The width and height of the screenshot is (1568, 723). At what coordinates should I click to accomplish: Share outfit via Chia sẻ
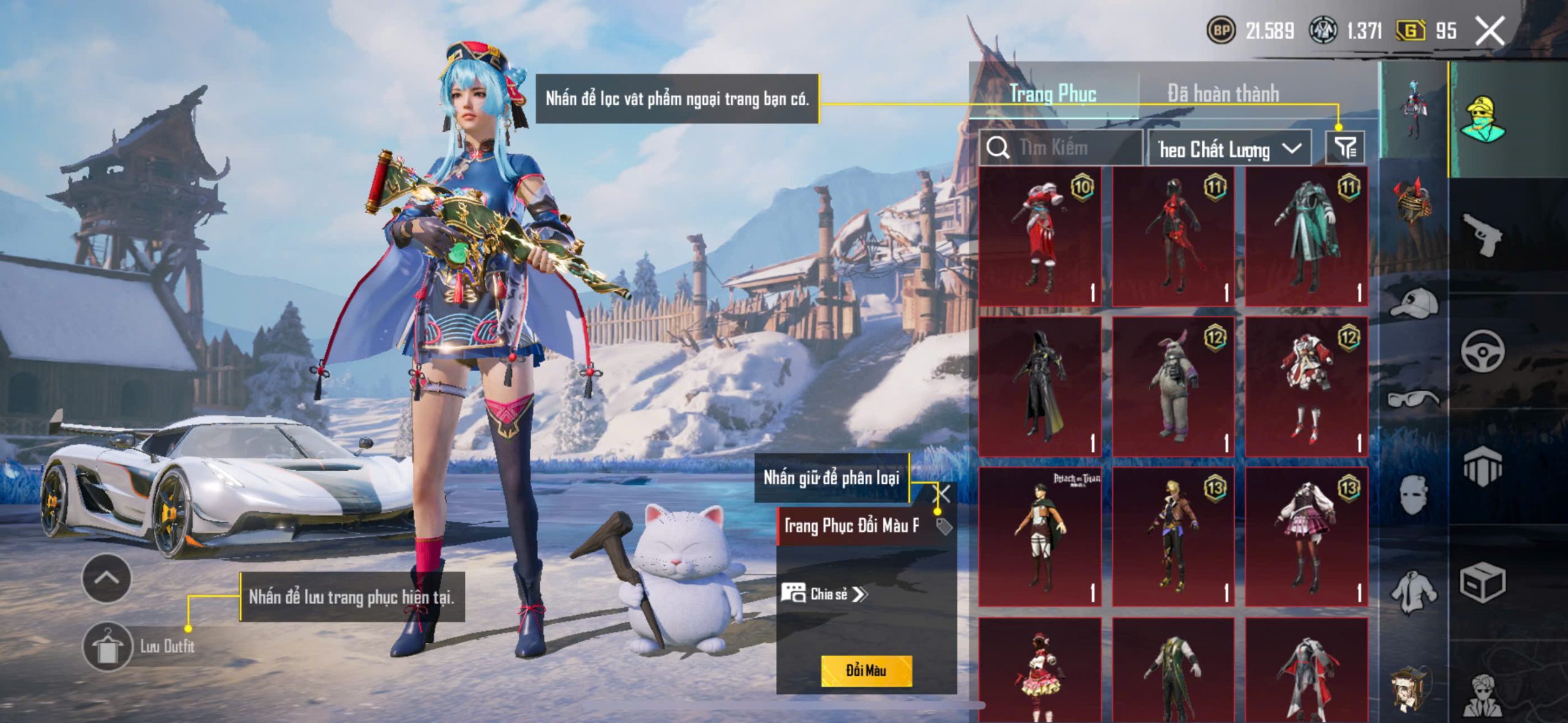(824, 594)
